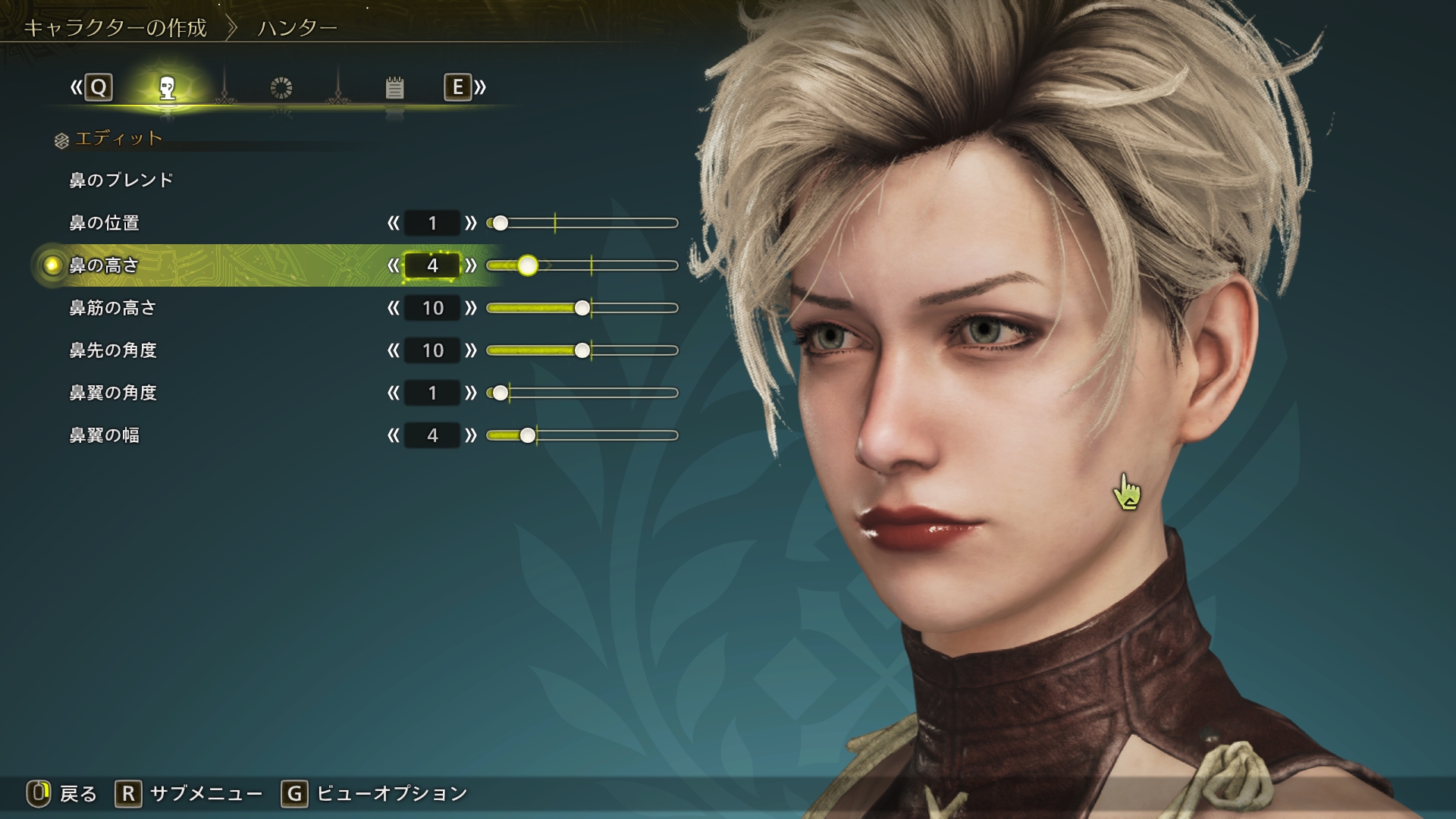Set the 鼻先の角度 slider
The height and width of the screenshot is (819, 1456).
pos(582,350)
